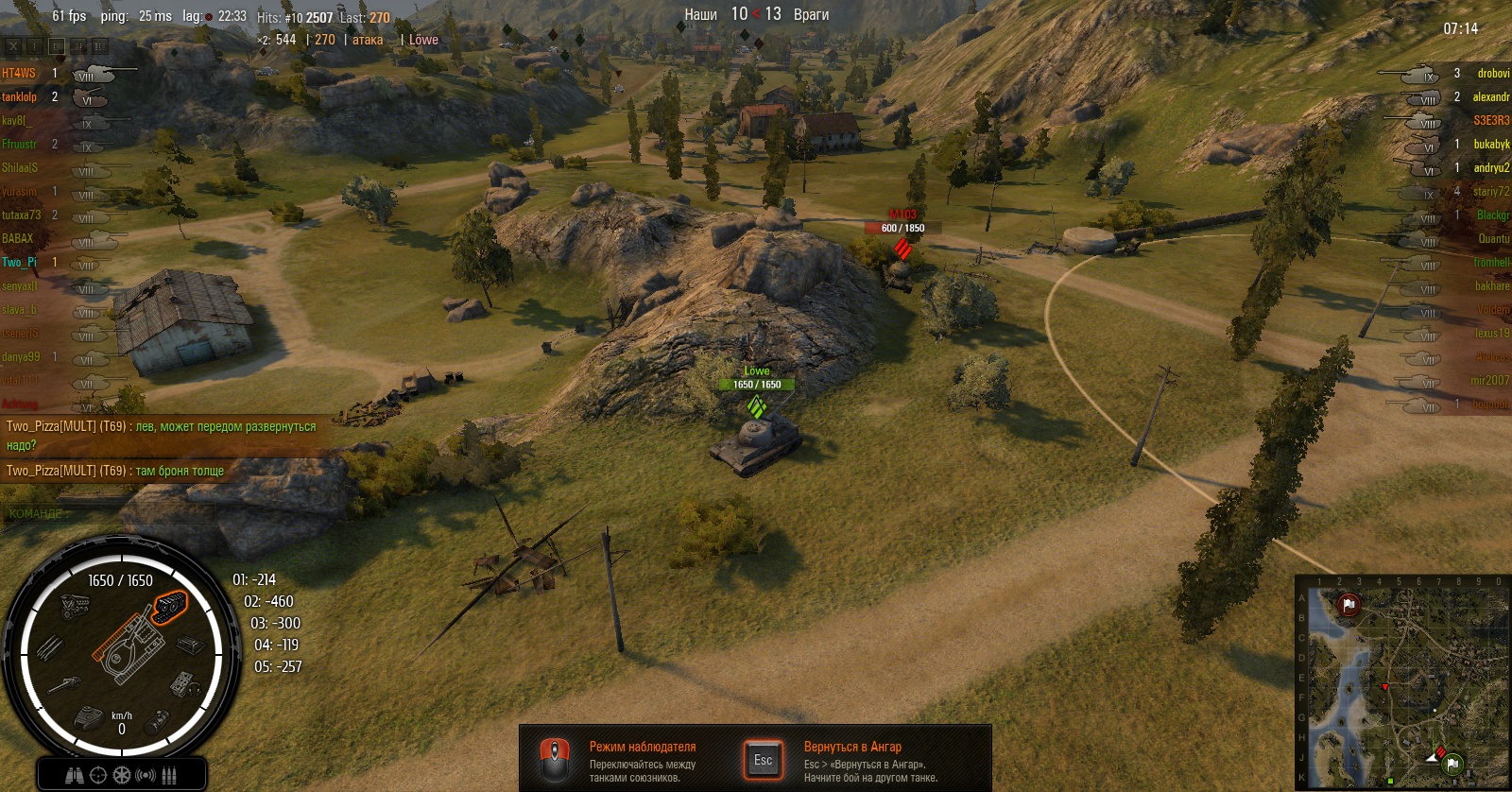Select S3E3R3 in the enemy team list
Screen dimensions: 1512x792
[1491, 120]
